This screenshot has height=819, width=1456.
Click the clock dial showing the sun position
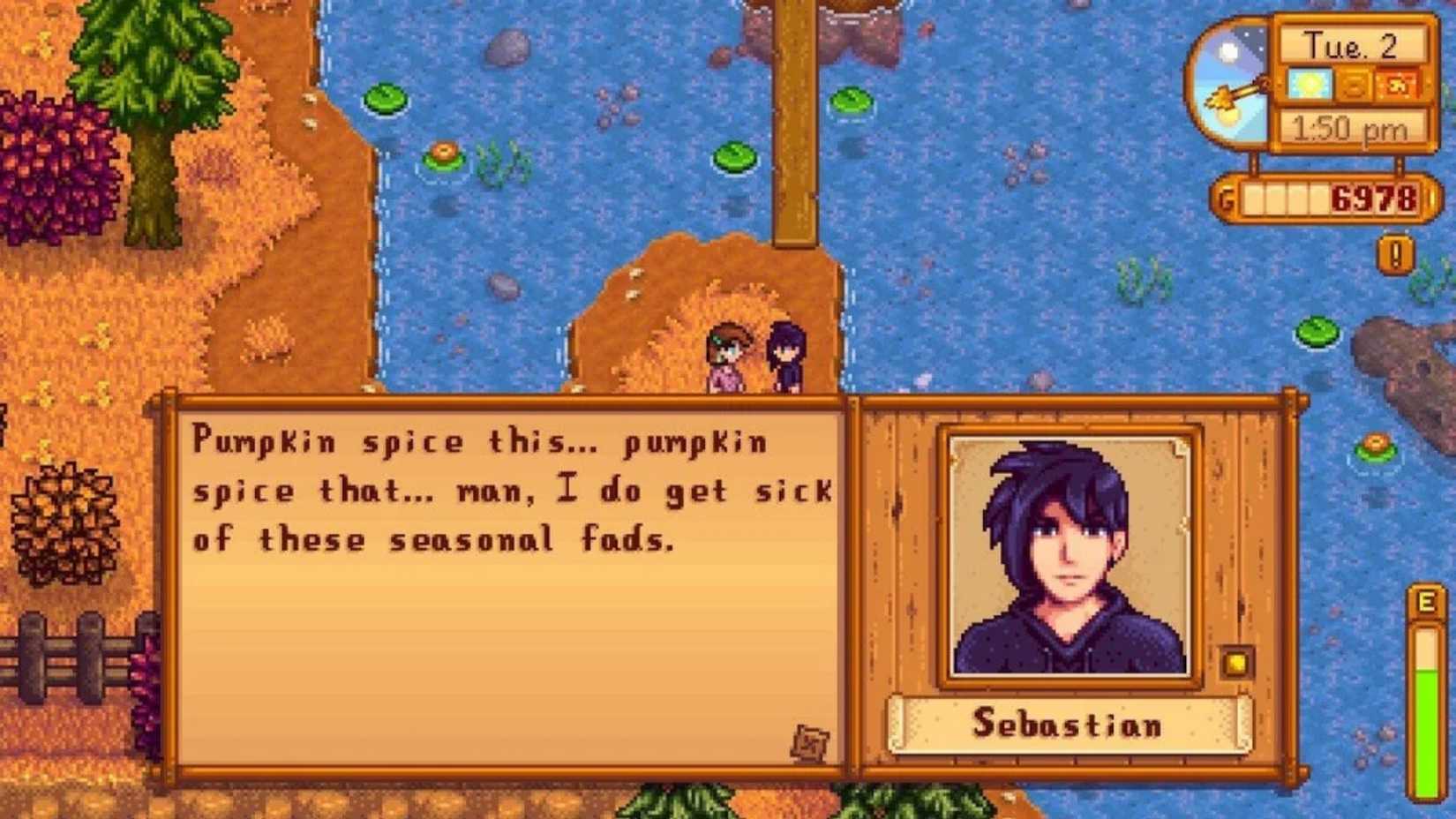(x=1235, y=86)
